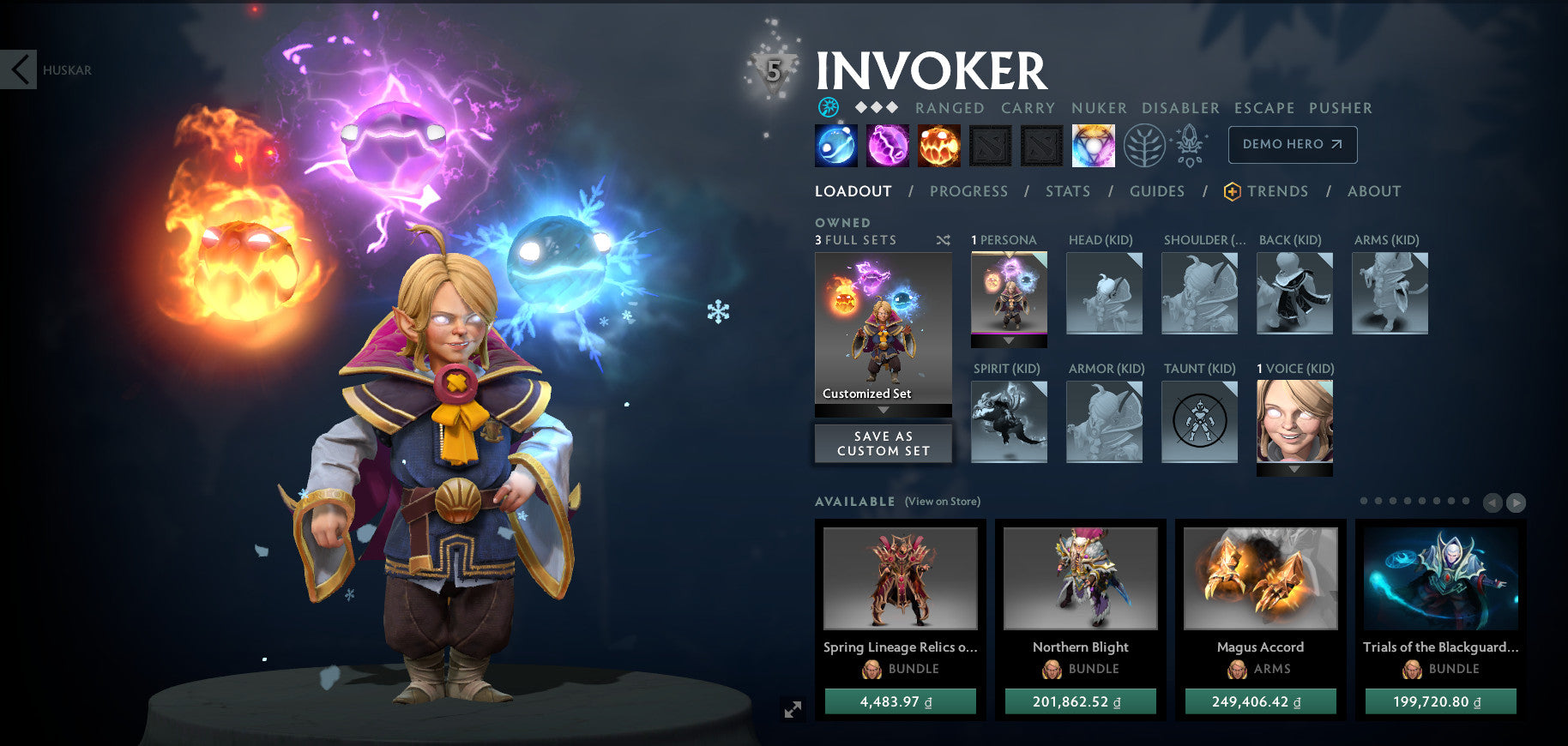
Task: Switch to the TRENDS tab
Action: click(x=1277, y=191)
